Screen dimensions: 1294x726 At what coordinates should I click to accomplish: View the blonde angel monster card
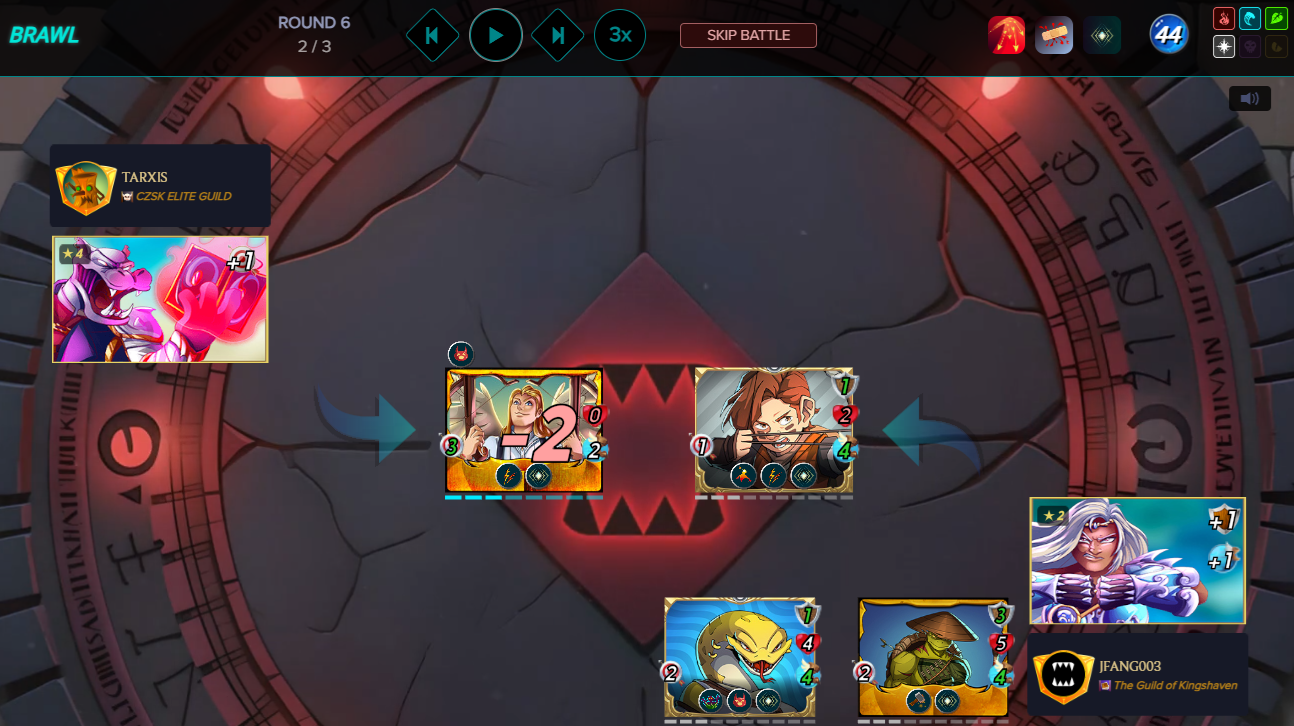(523, 430)
